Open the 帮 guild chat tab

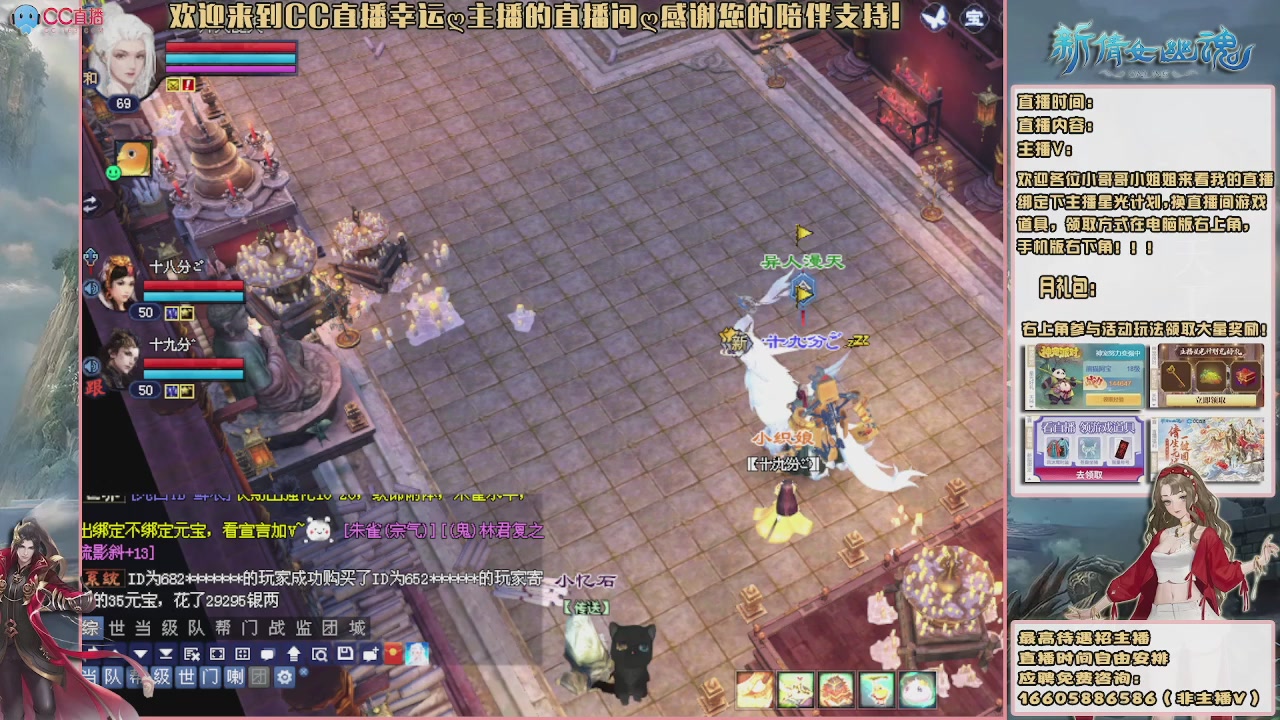pyautogui.click(x=222, y=628)
